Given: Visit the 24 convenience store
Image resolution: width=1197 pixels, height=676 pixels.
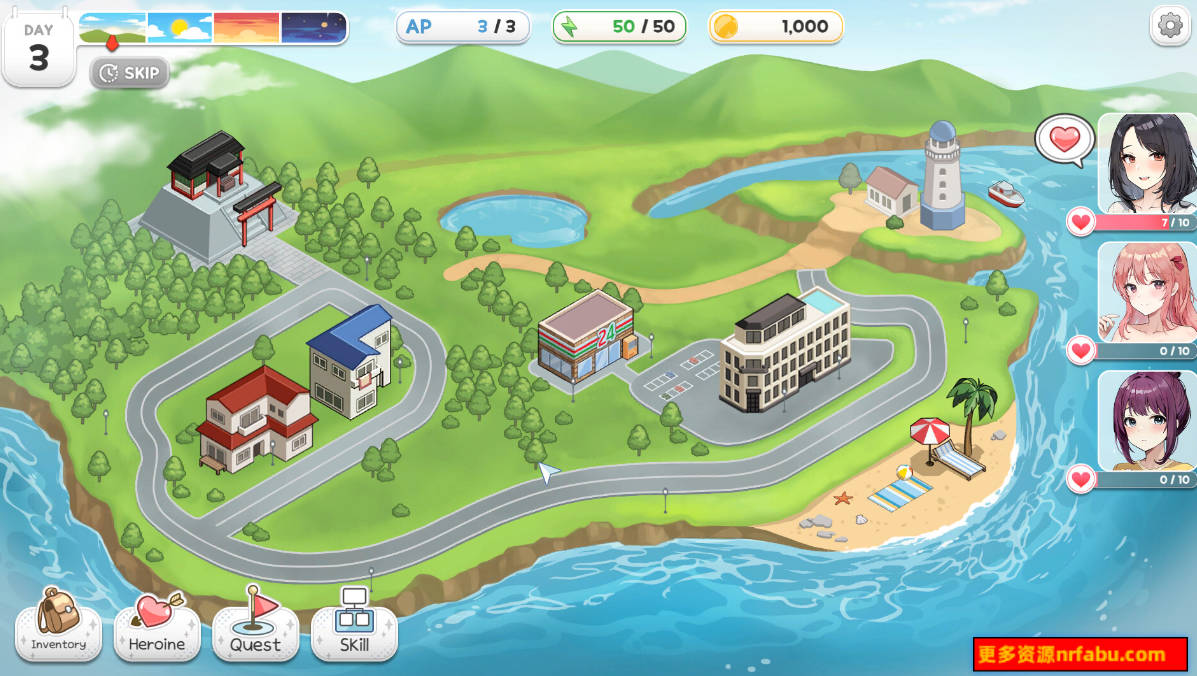Looking at the screenshot, I should coord(587,337).
